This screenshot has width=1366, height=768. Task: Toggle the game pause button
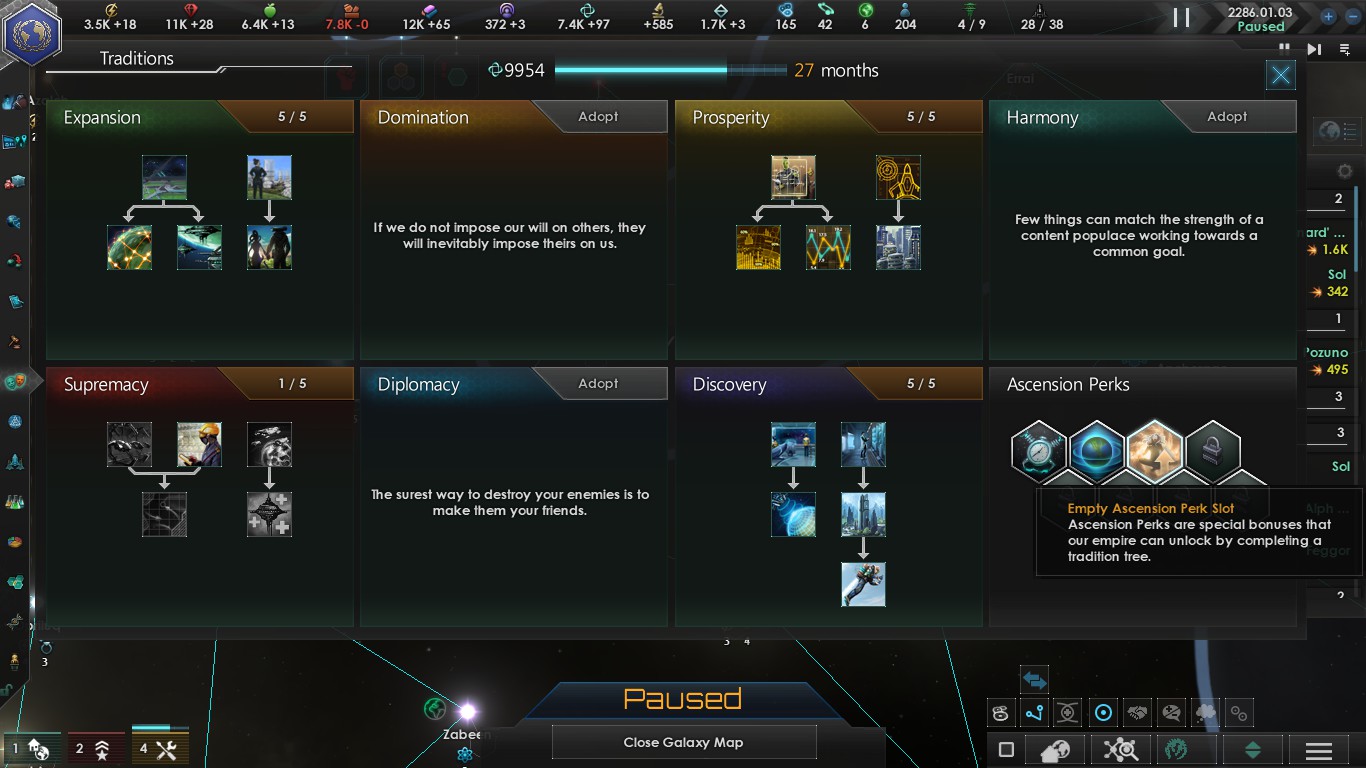(x=1181, y=17)
